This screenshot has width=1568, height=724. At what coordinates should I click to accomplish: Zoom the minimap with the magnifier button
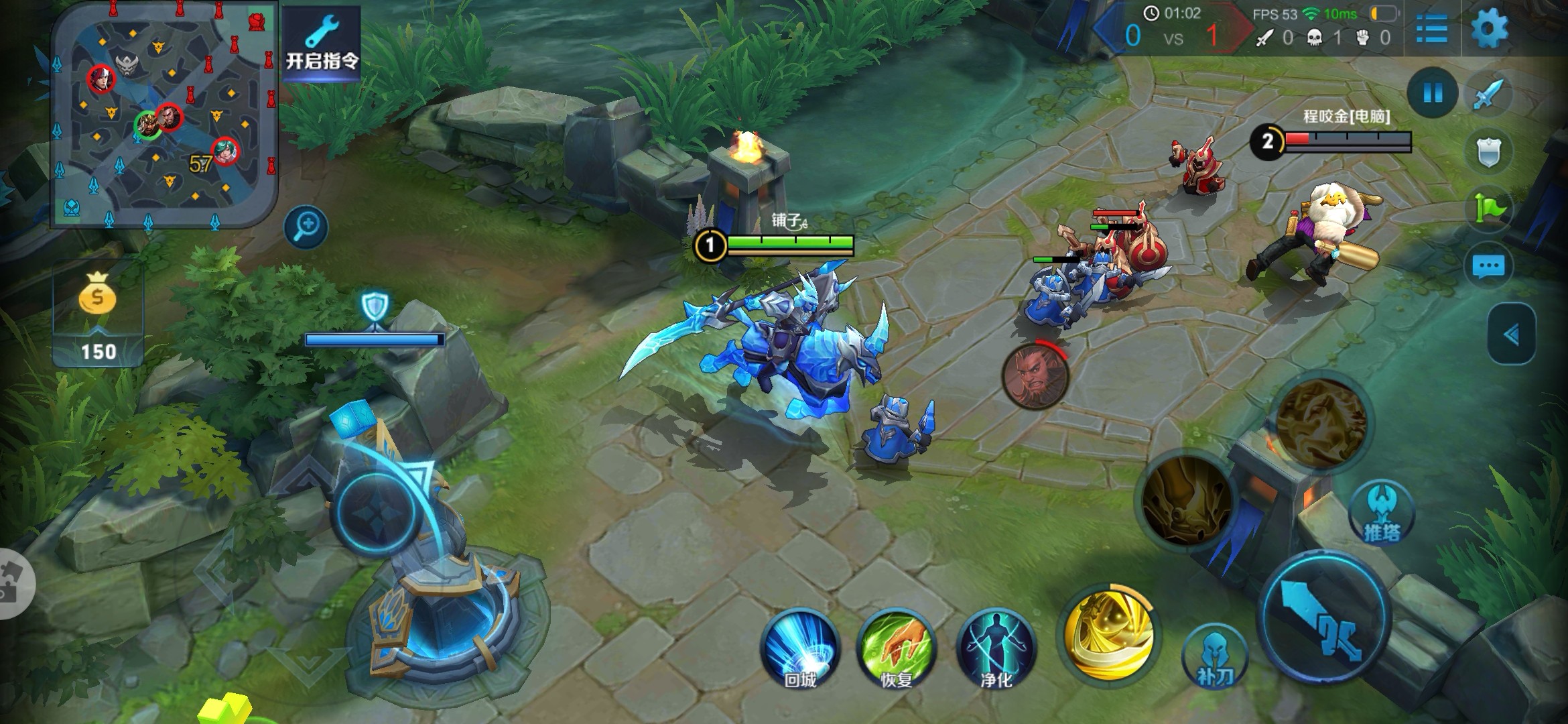point(306,227)
